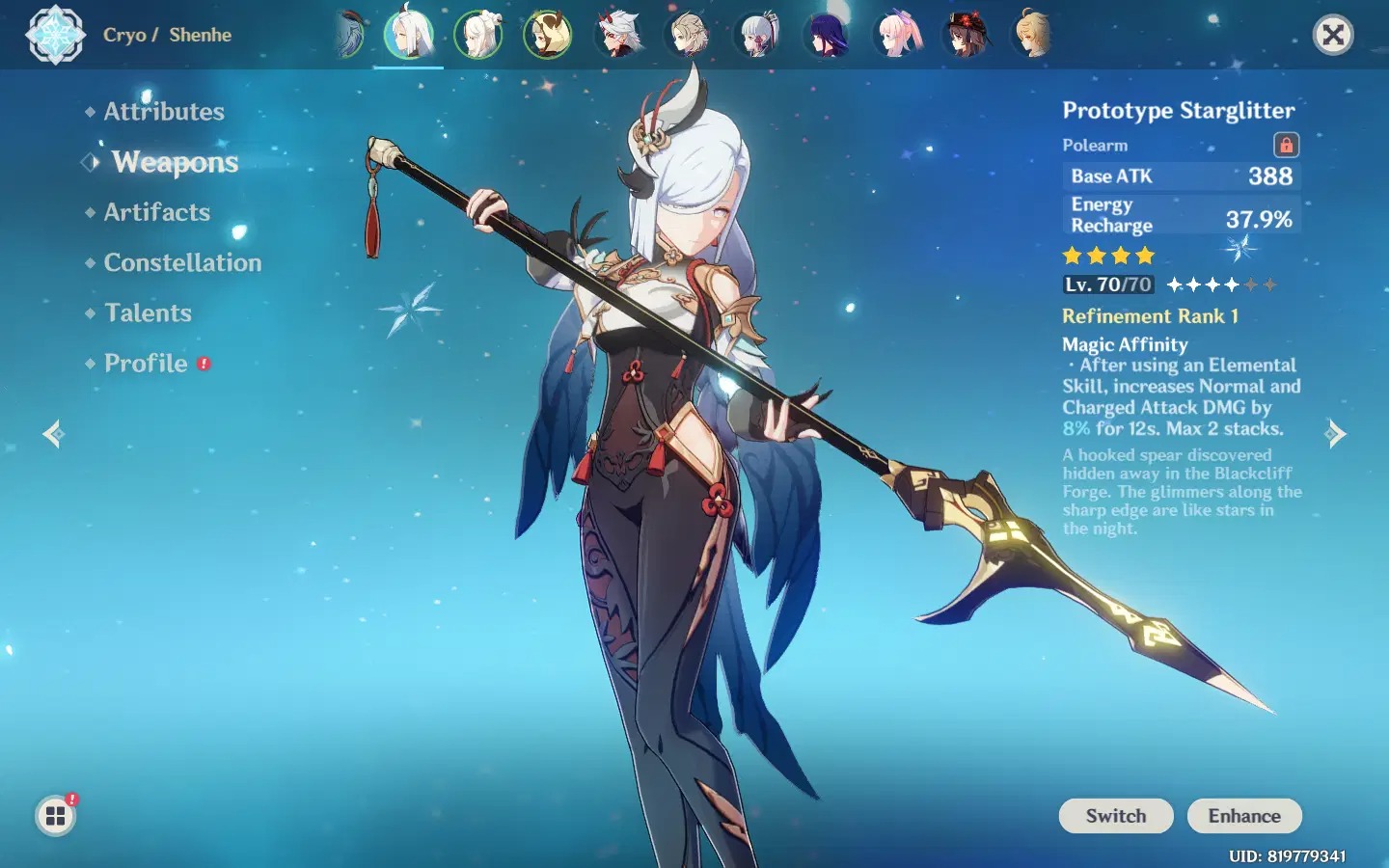Click Enhance to upgrade the weapon
This screenshot has height=868, width=1389.
(1244, 816)
